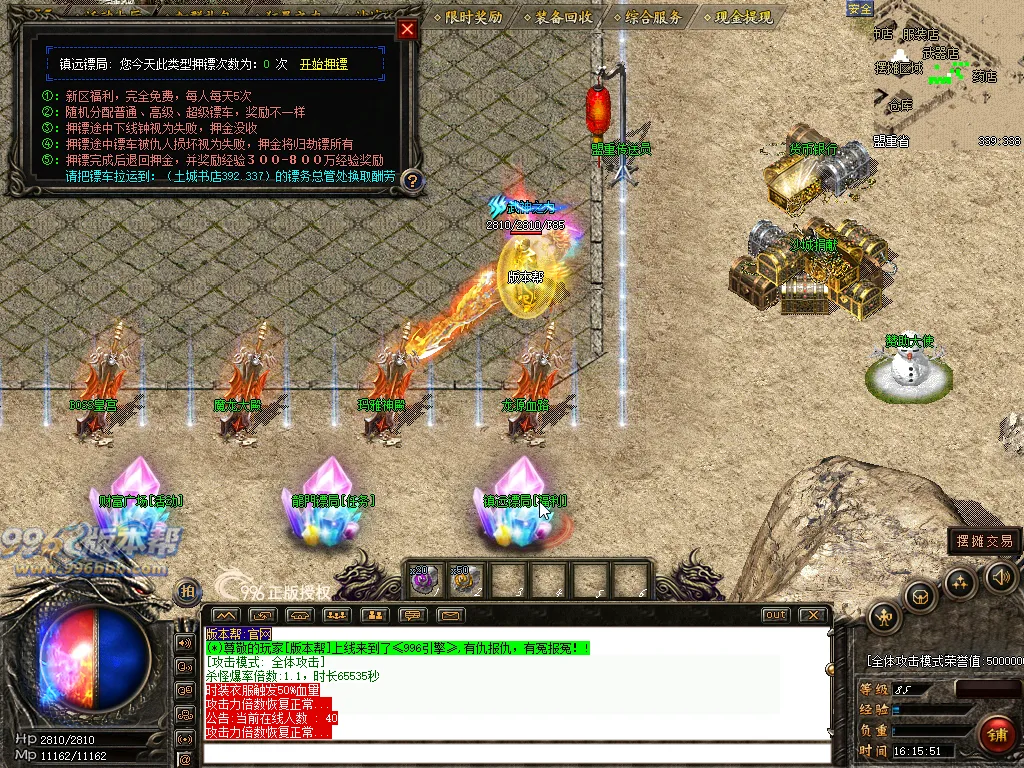The width and height of the screenshot is (1024, 768).
Task: Close the escort mission dialog
Action: tap(406, 29)
